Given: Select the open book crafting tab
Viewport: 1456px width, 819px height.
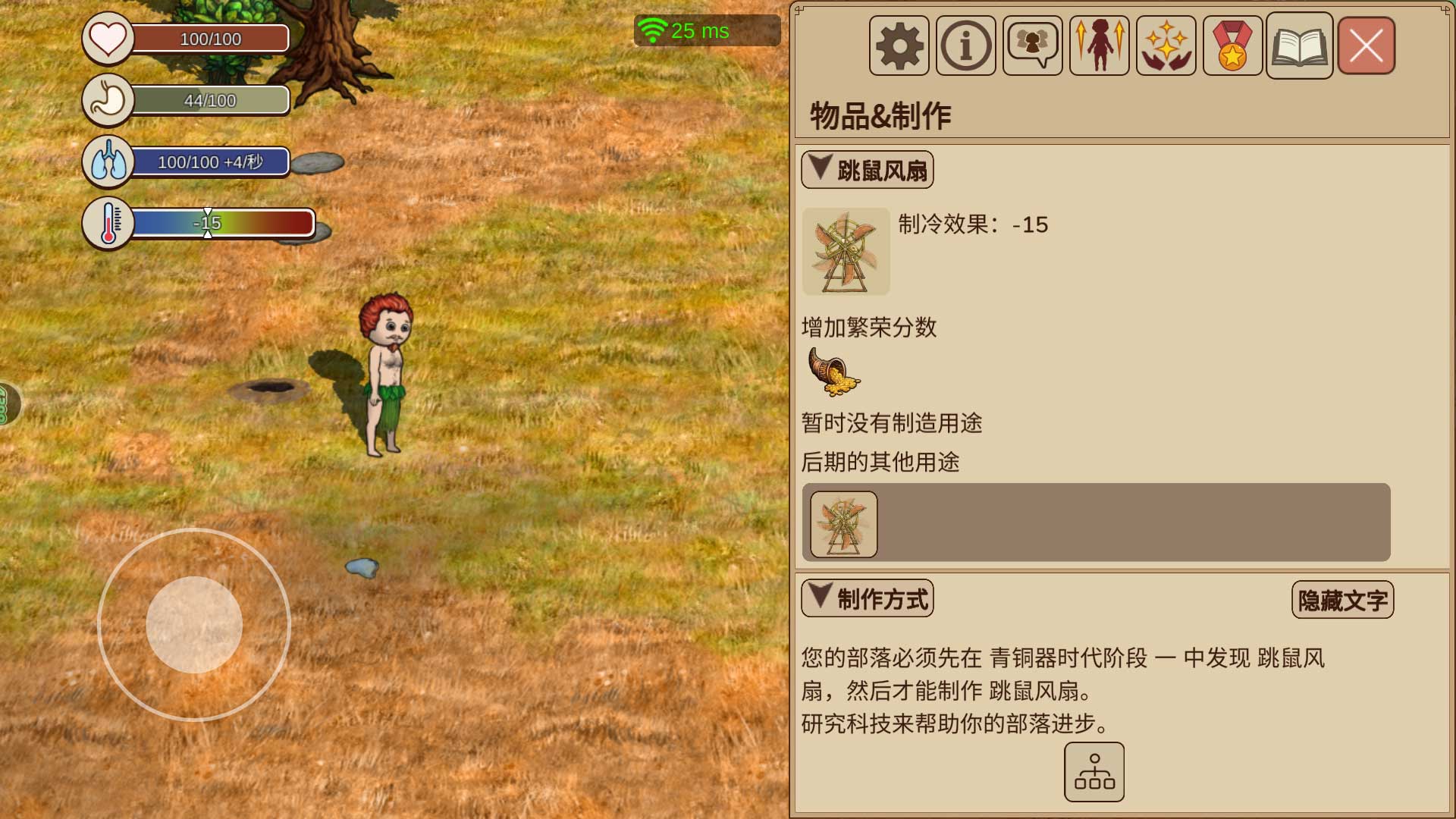Looking at the screenshot, I should 1299,45.
